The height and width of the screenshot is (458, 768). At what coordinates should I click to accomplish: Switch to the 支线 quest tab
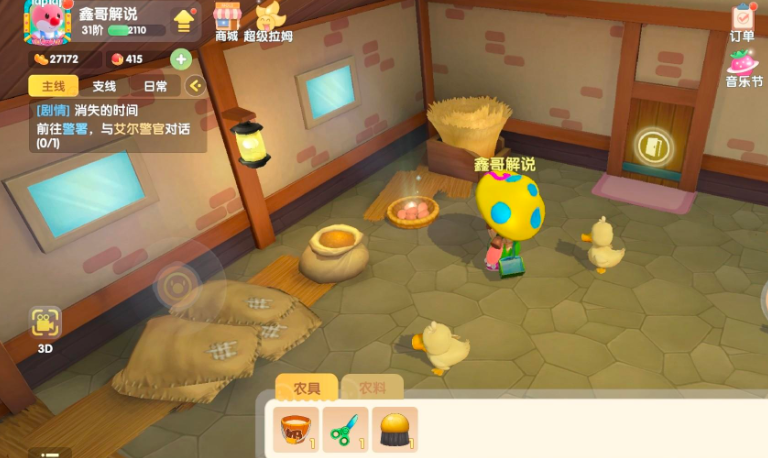[x=104, y=86]
